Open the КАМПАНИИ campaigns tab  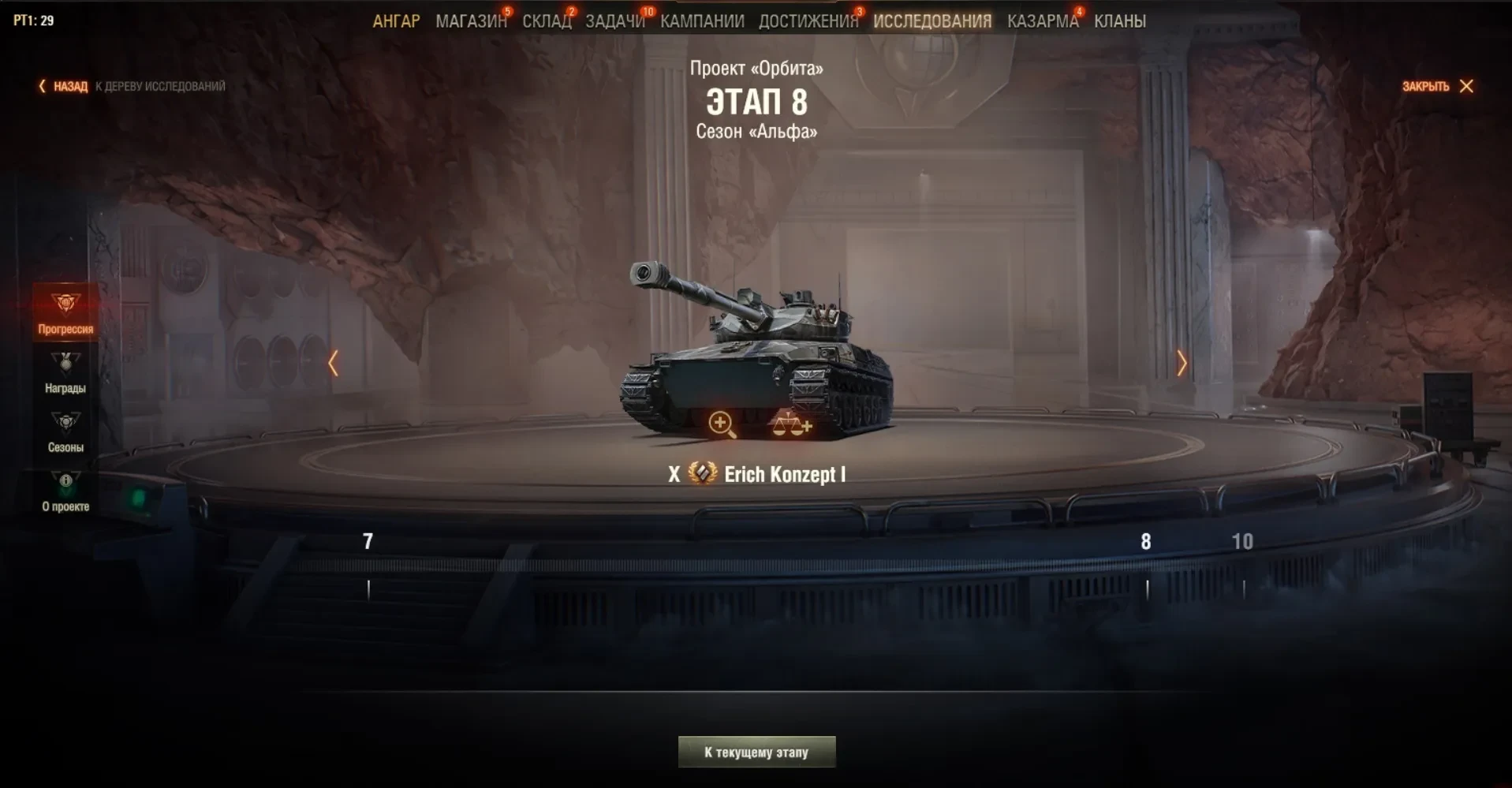pyautogui.click(x=702, y=21)
